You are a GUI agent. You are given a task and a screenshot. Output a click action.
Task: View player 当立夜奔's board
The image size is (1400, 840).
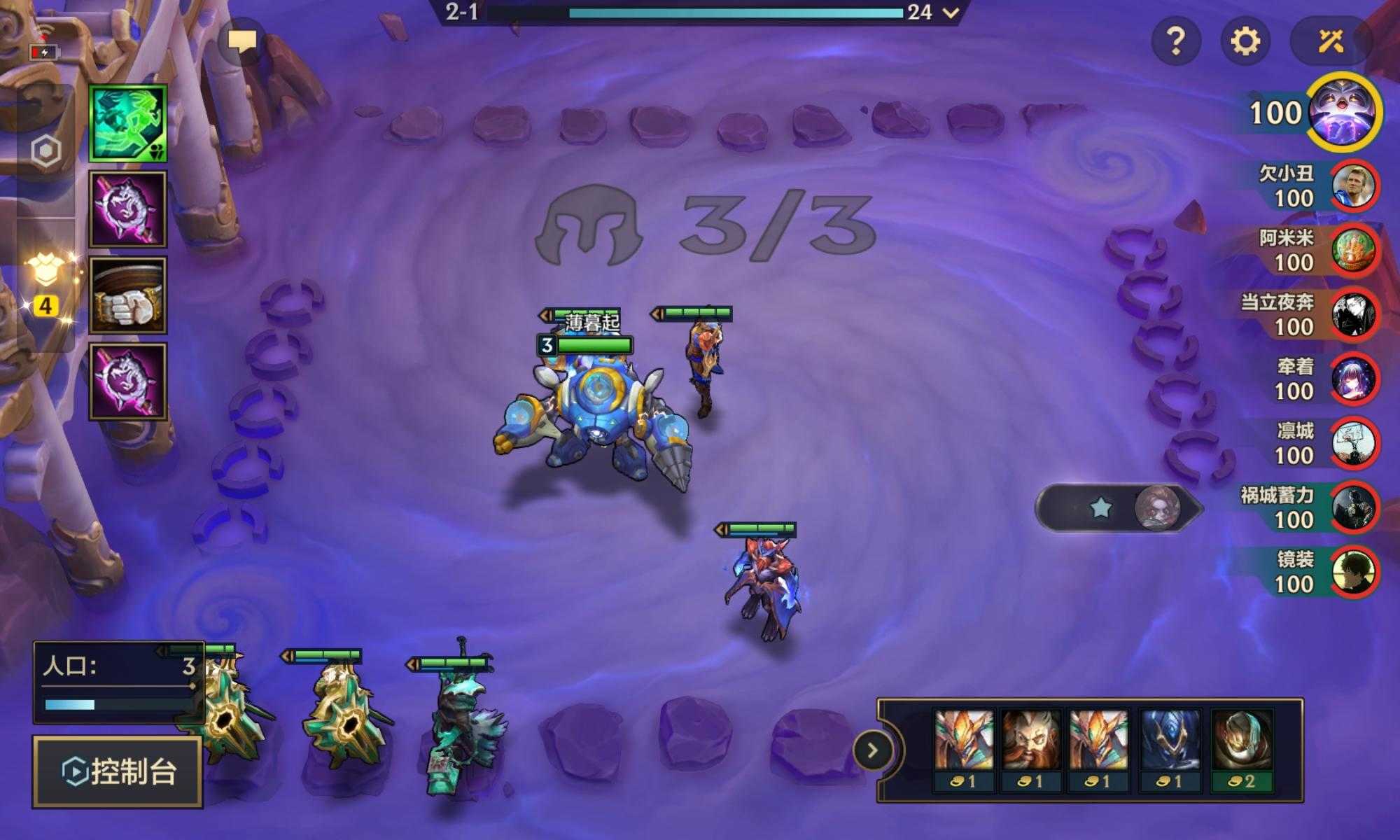tap(1354, 315)
